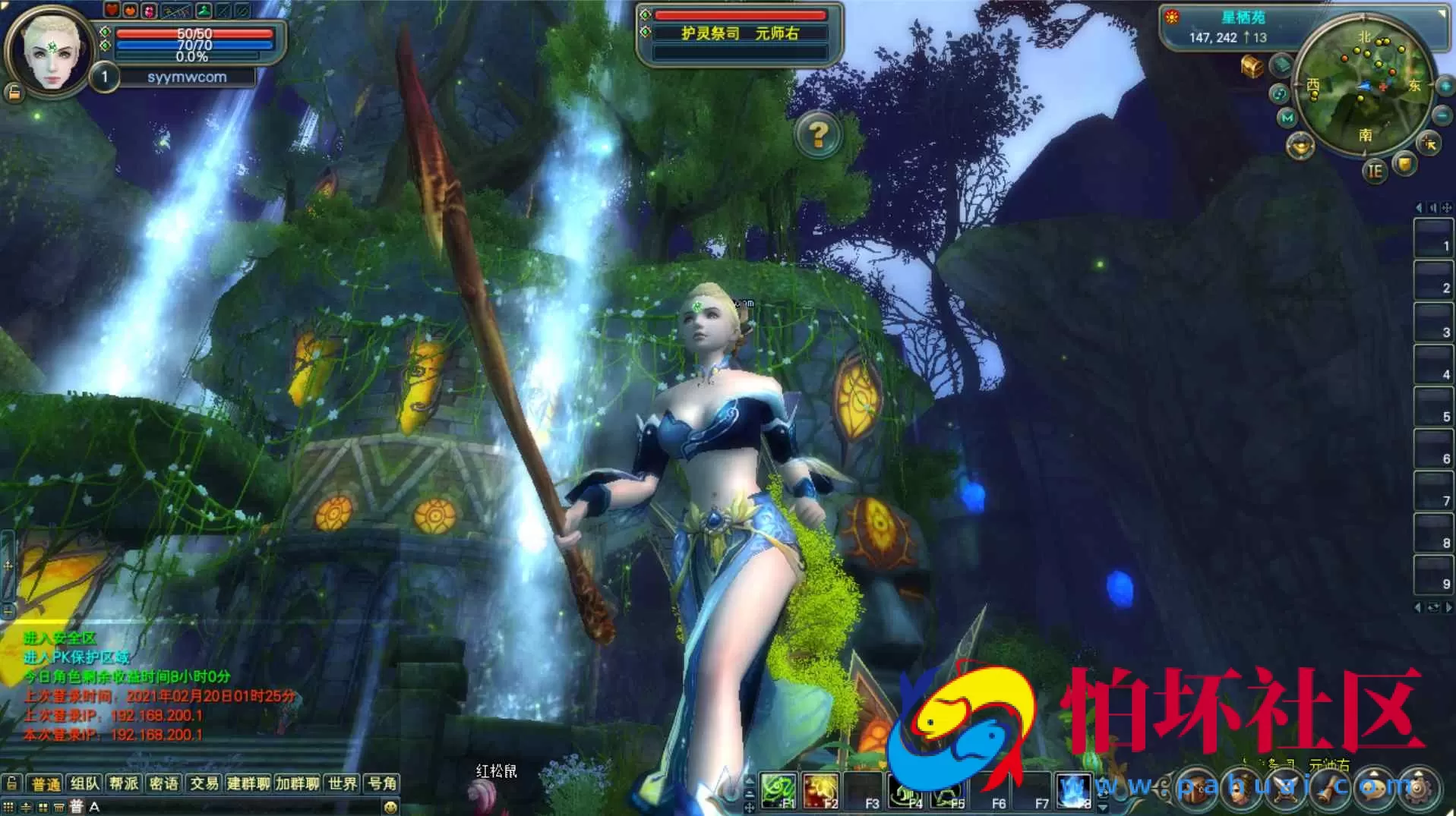Open the treasure chest icon left of the minimap
This screenshot has height=816, width=1456.
tap(1252, 66)
